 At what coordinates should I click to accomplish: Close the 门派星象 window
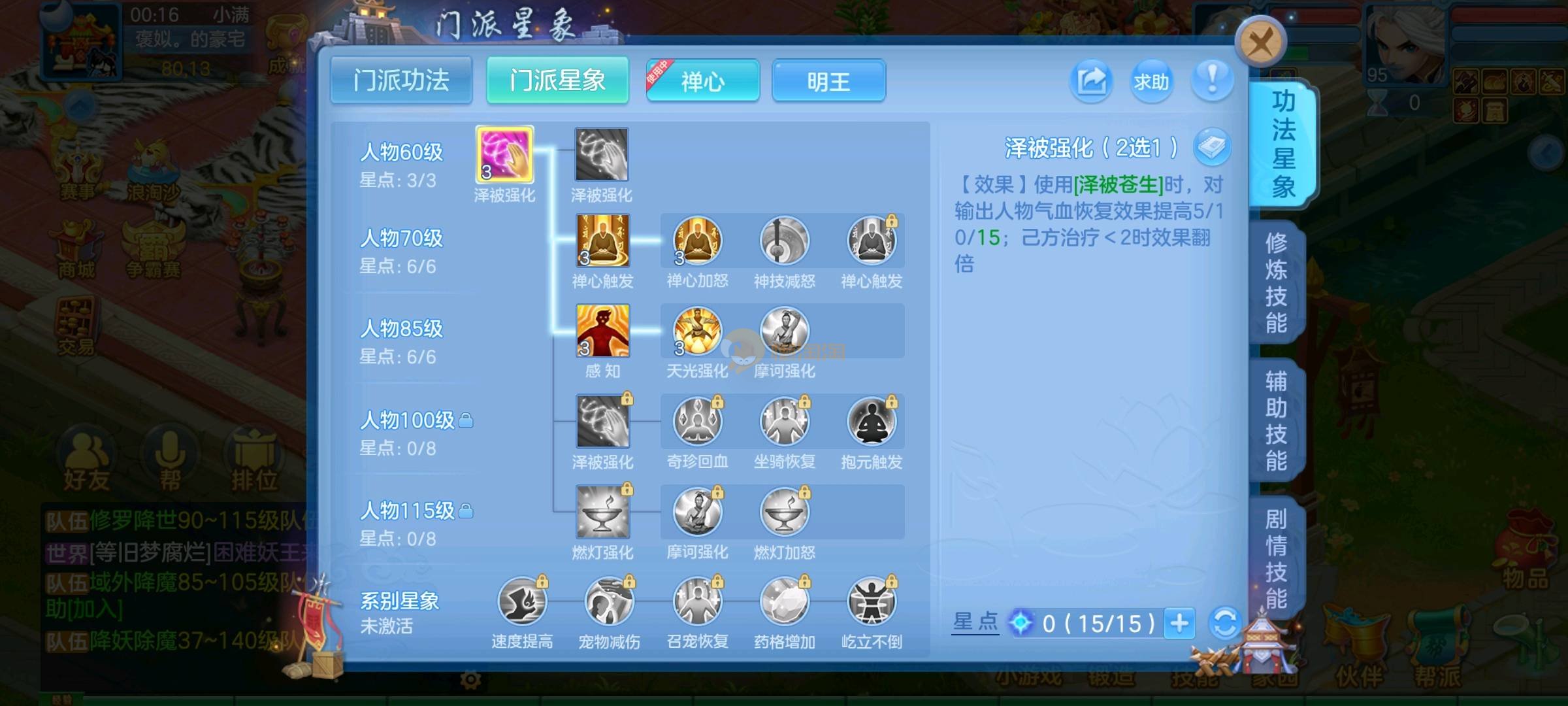pyautogui.click(x=1260, y=42)
